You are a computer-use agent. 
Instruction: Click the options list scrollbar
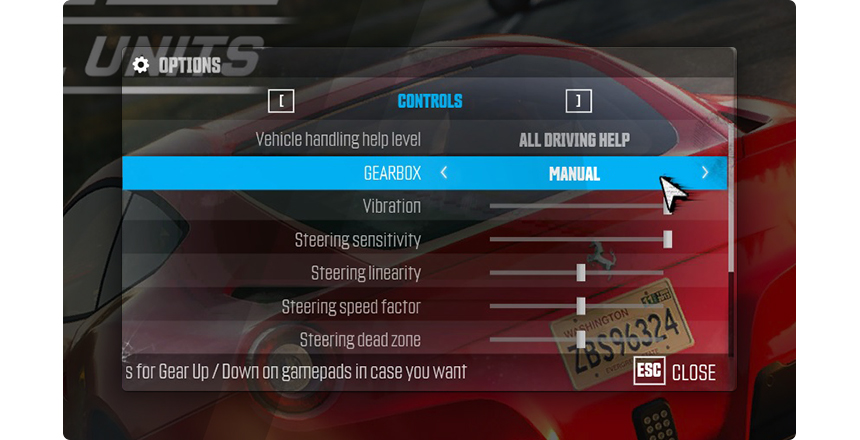[731, 200]
